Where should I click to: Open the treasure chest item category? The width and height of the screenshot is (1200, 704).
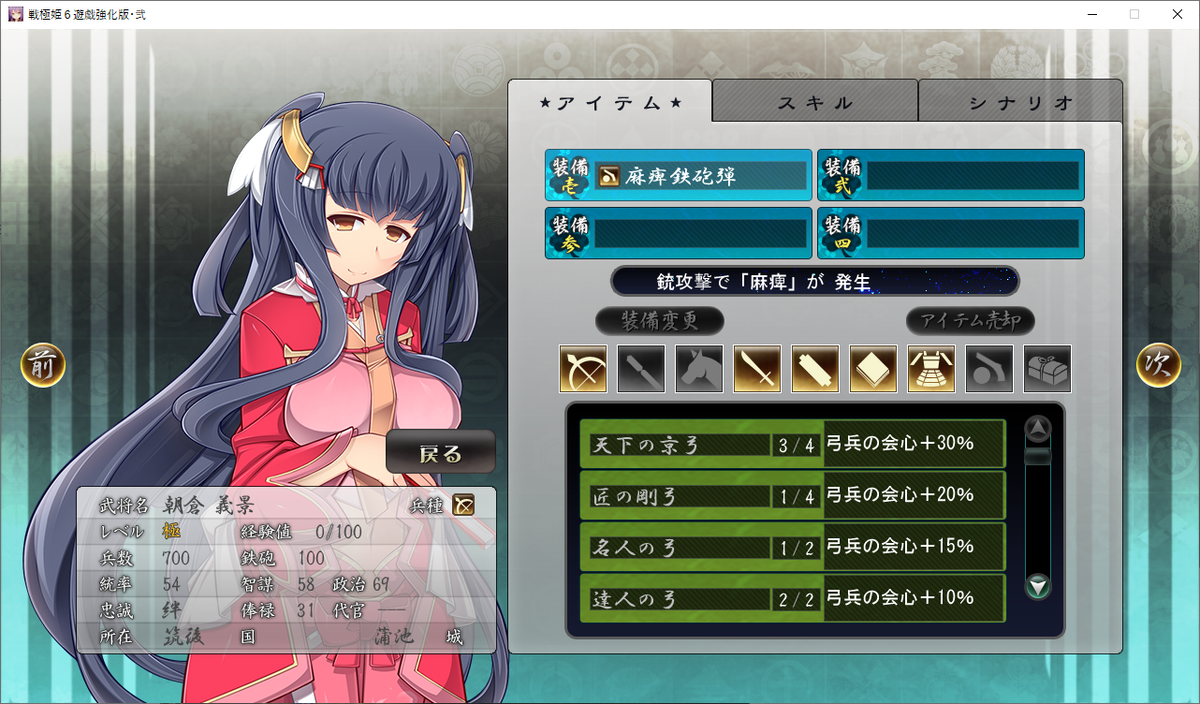click(1047, 369)
